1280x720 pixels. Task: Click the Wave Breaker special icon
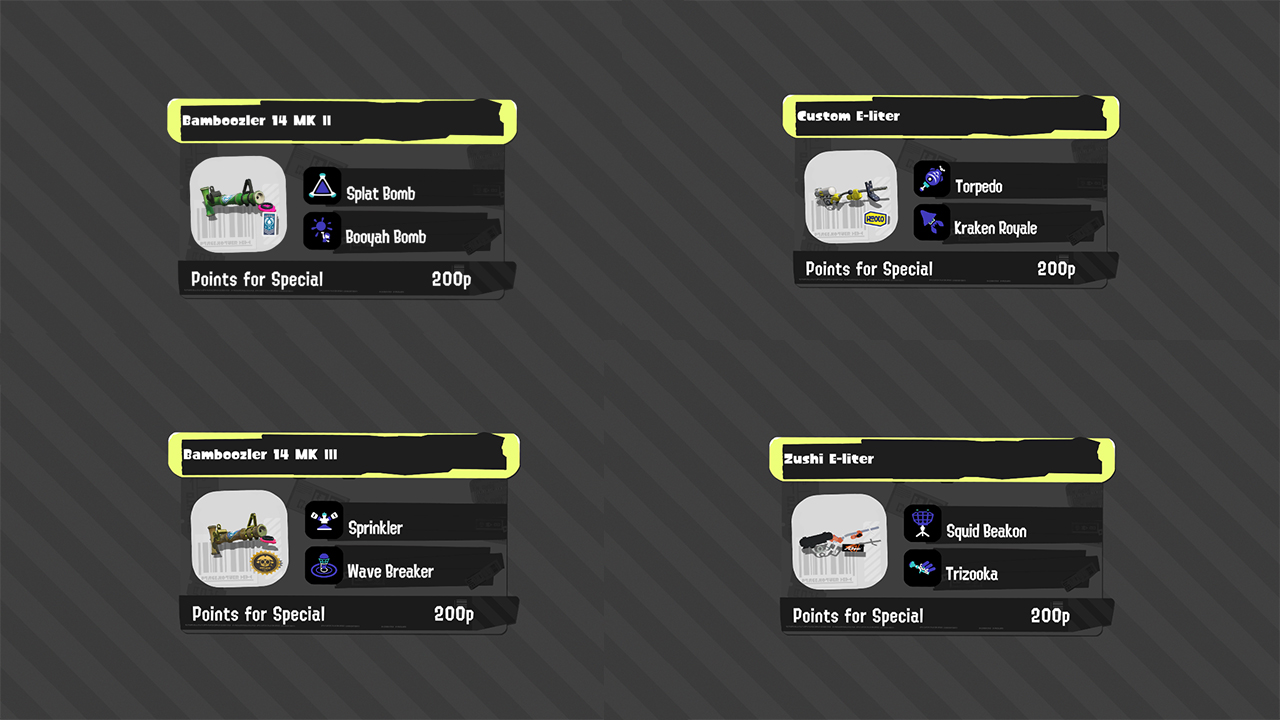[x=324, y=565]
